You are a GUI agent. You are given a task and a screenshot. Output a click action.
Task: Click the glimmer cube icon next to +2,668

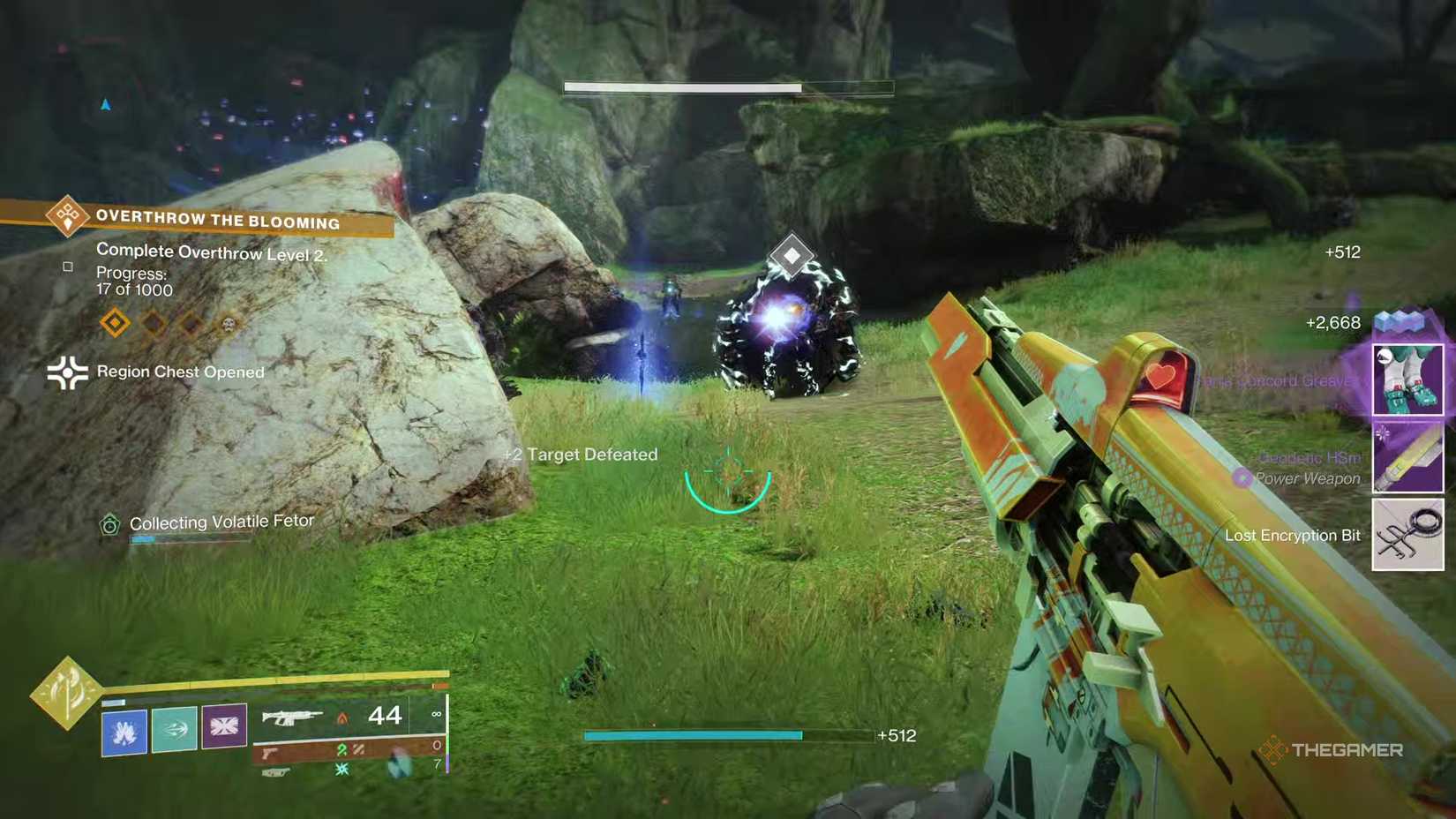[1399, 321]
